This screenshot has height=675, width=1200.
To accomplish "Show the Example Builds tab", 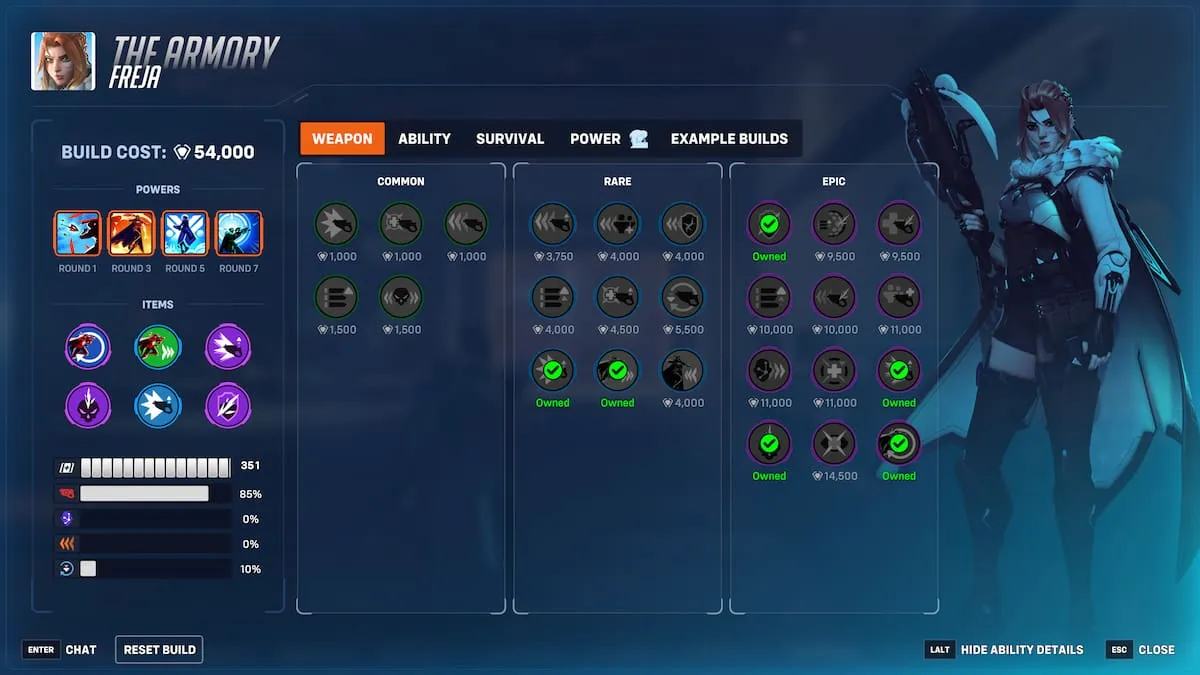I will coord(729,139).
